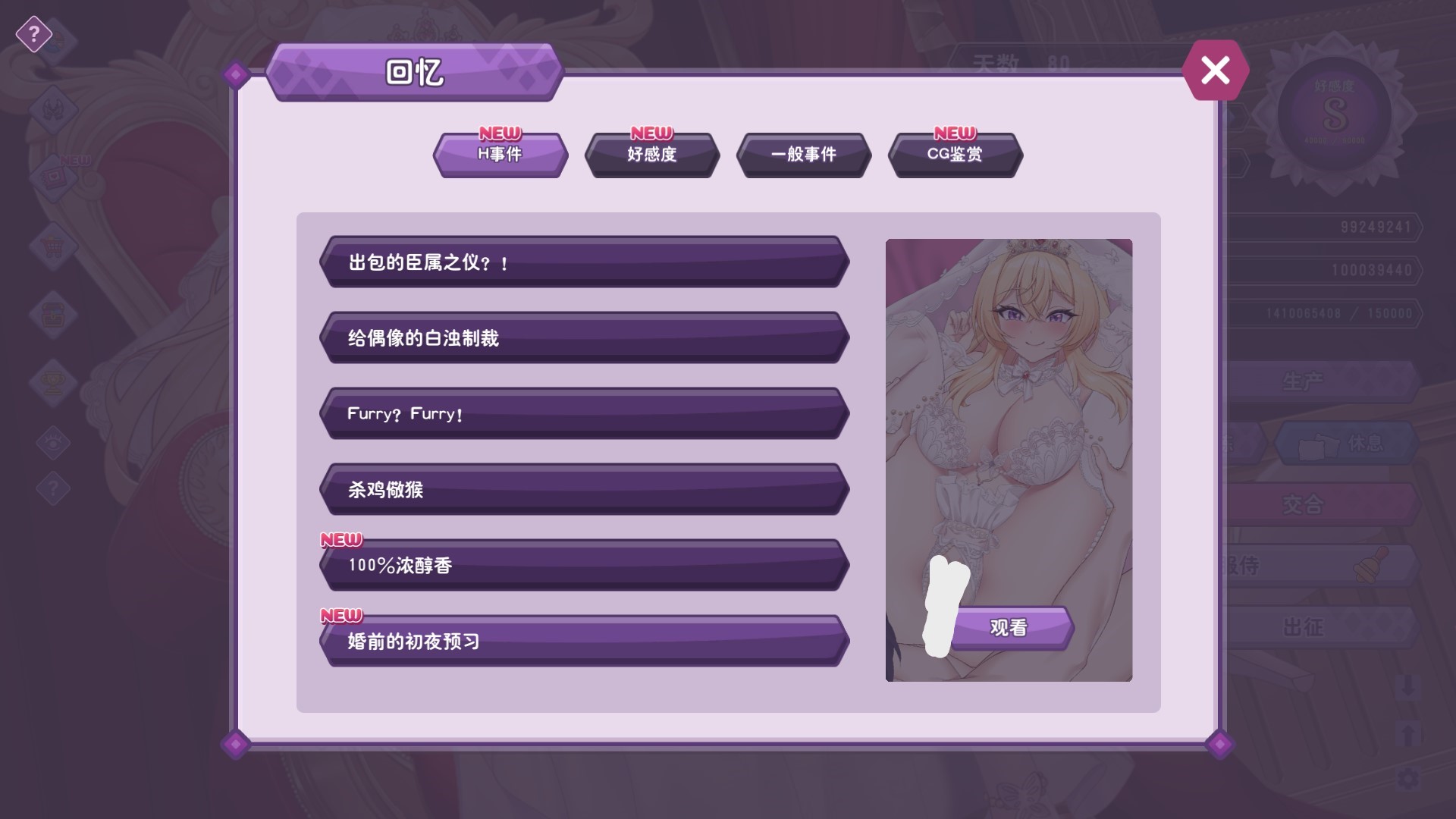Open the CG鉴赏 tab marked NEW
Screen dimensions: 1456x819
point(956,155)
